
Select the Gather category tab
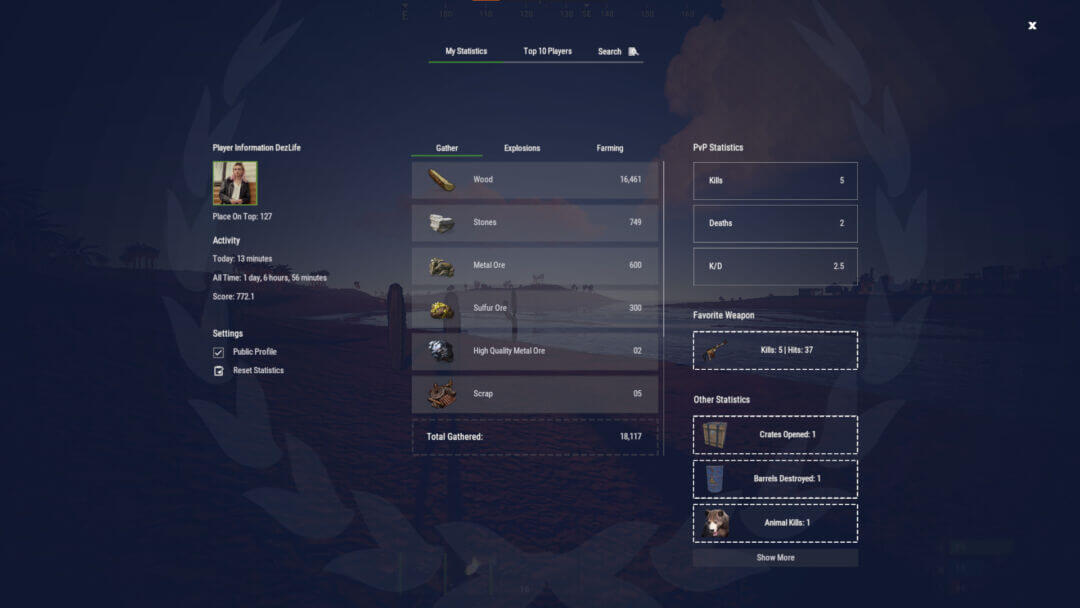click(447, 148)
